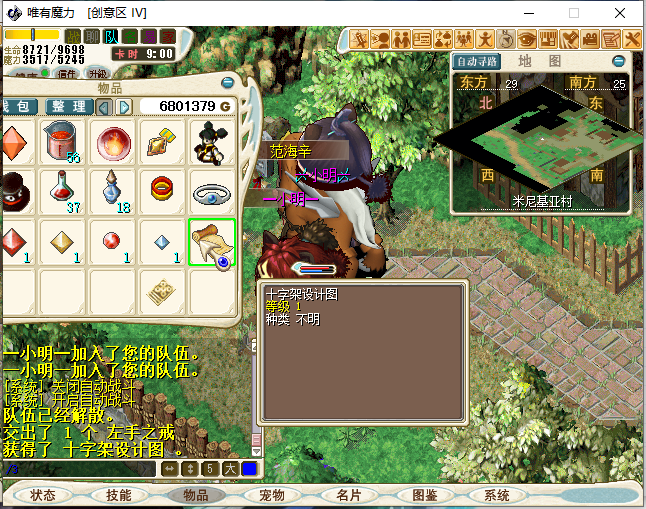Open the 名片 name card tab

point(348,495)
